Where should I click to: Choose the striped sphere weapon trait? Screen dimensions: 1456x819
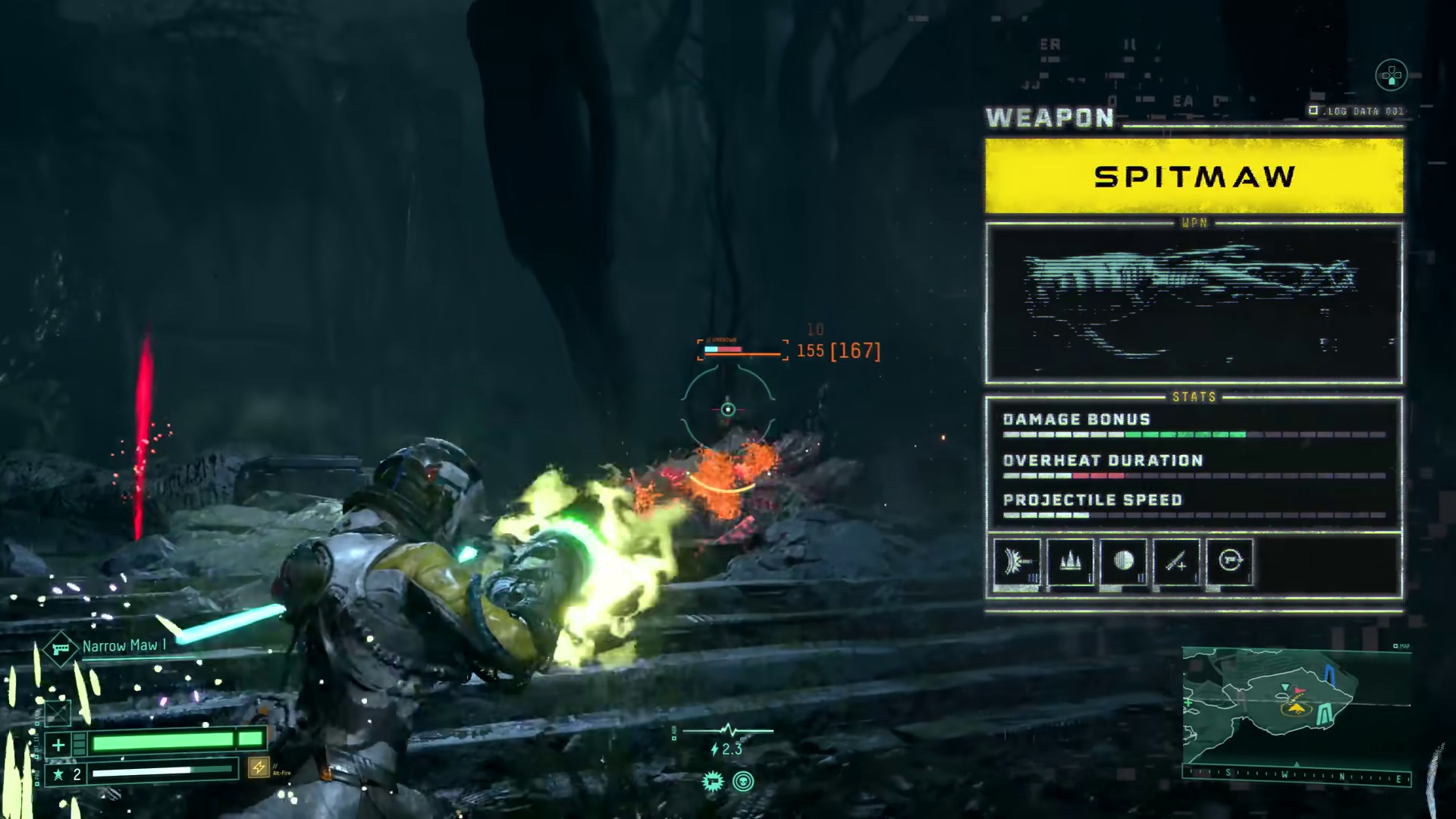click(x=1124, y=562)
